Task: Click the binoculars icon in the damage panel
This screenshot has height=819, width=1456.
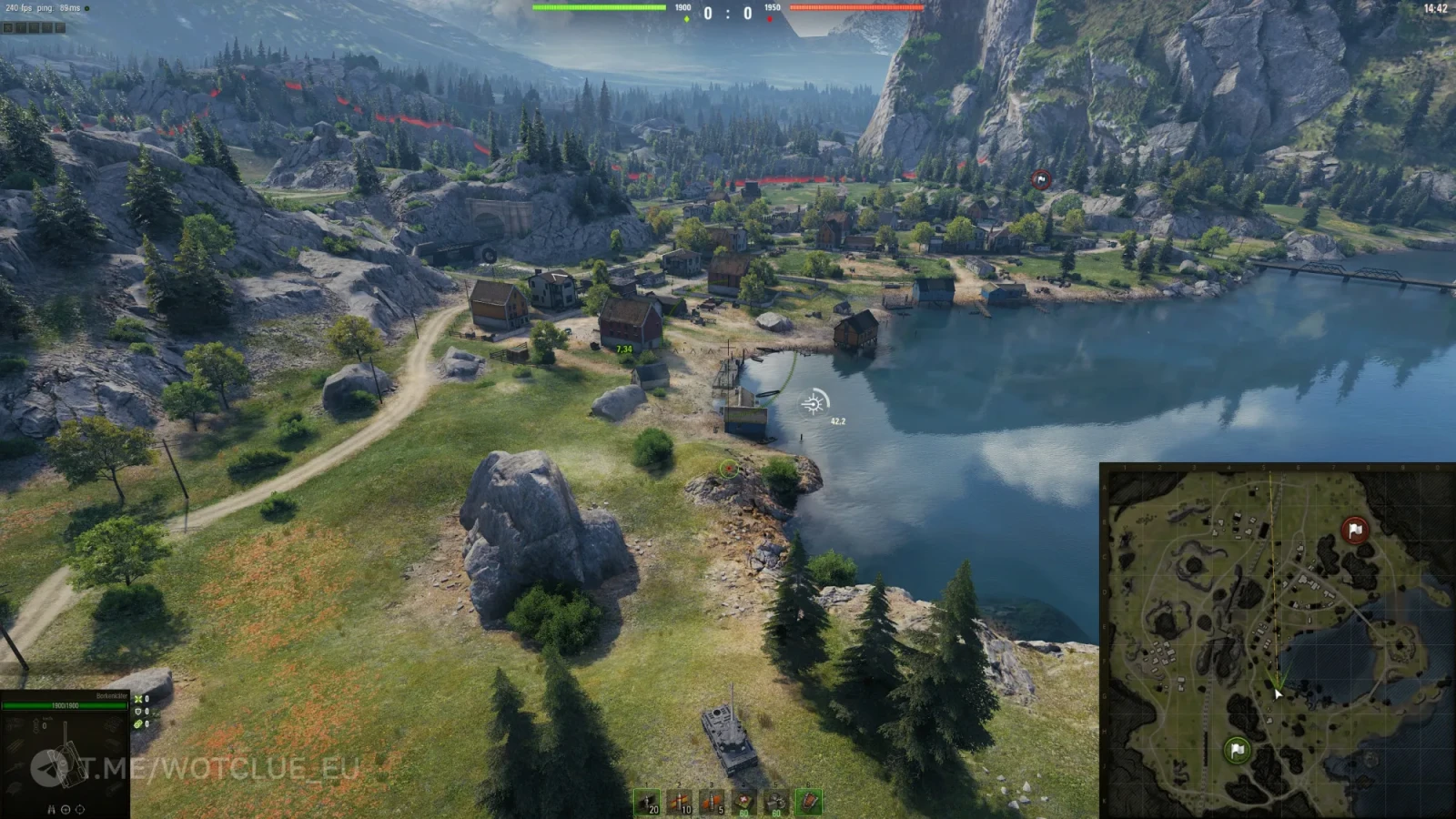Action: pyautogui.click(x=52, y=809)
